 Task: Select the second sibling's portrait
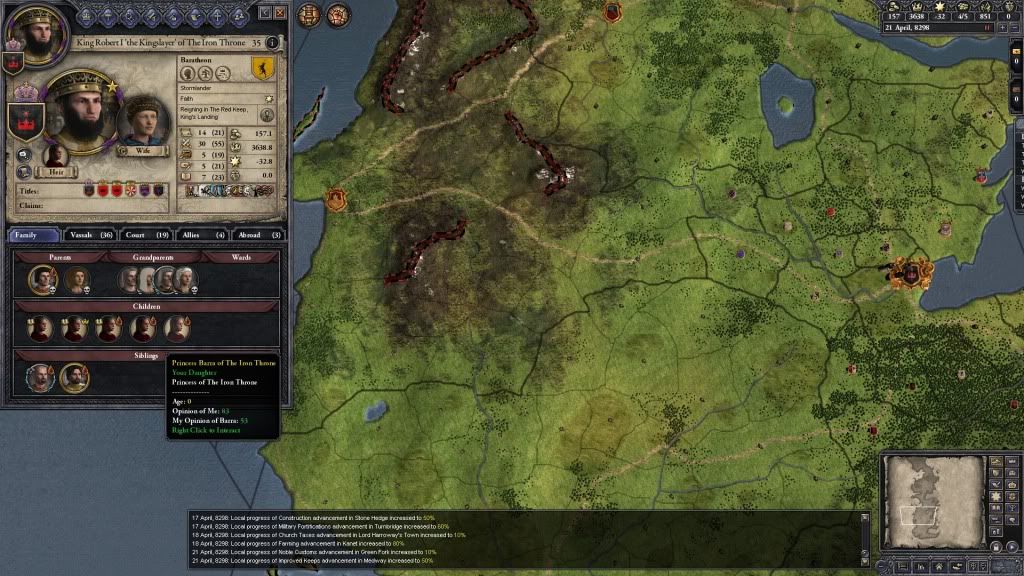tap(73, 377)
